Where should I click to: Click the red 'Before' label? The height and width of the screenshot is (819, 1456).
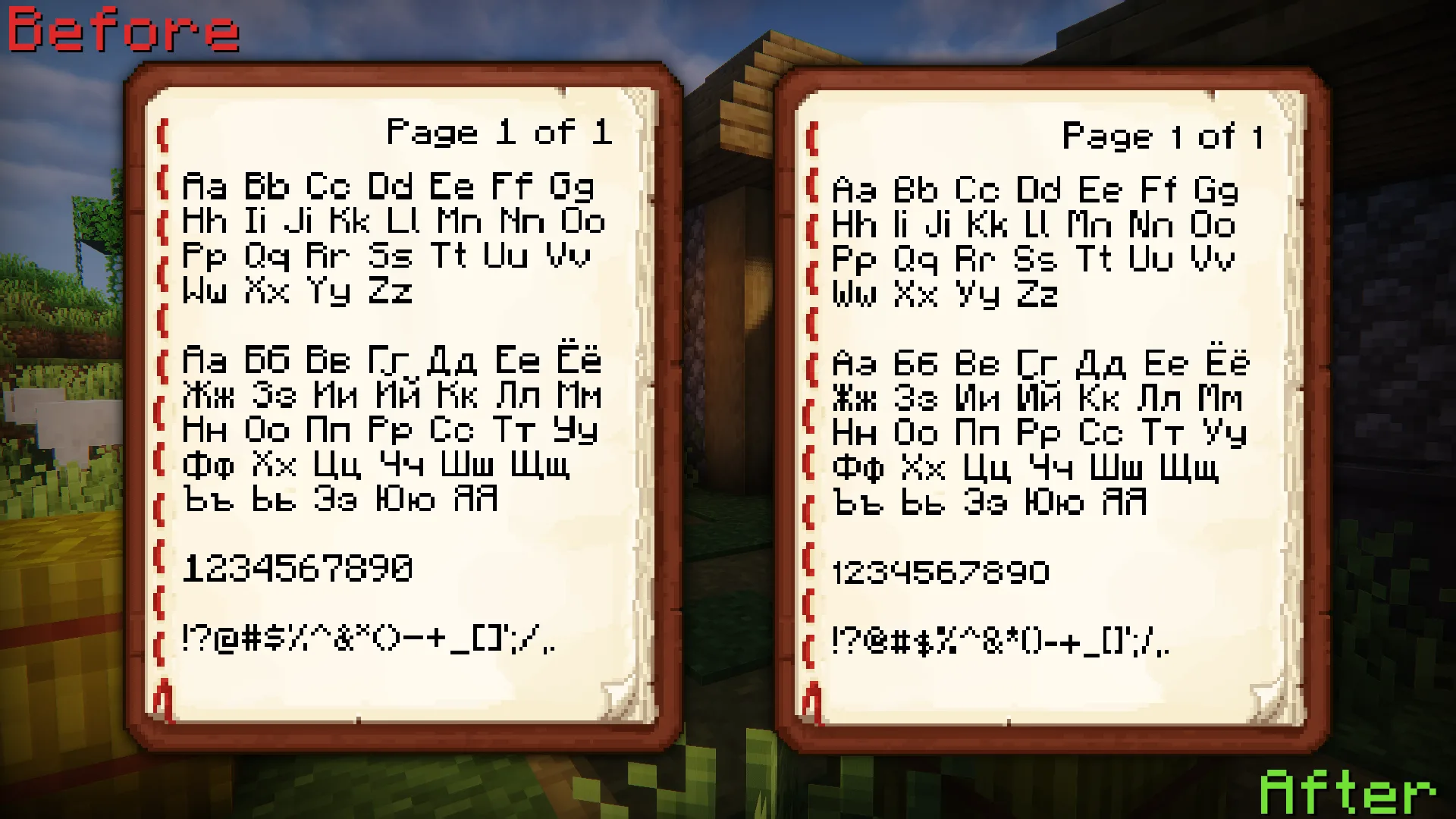click(x=121, y=30)
